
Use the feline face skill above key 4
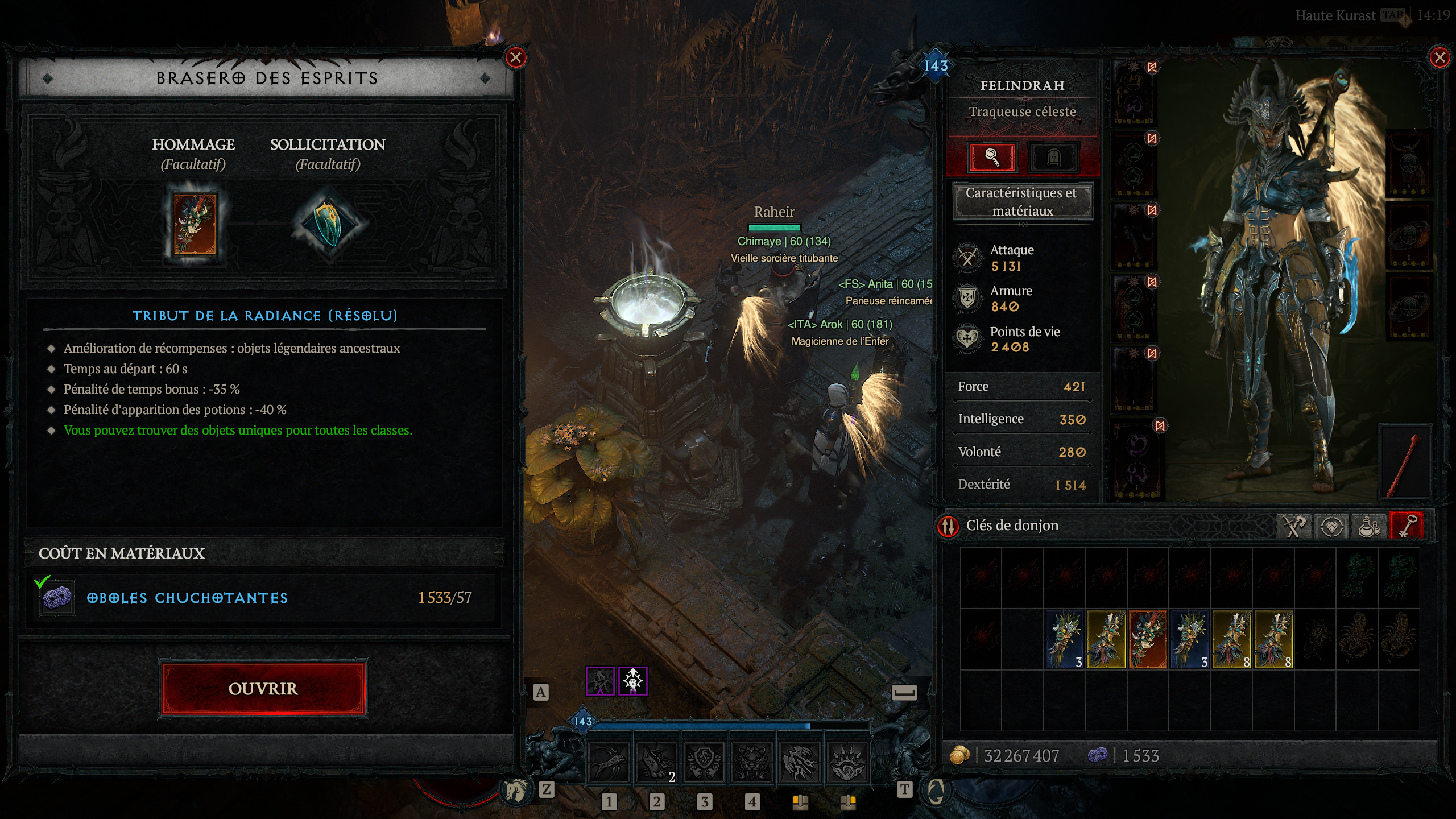tap(752, 762)
